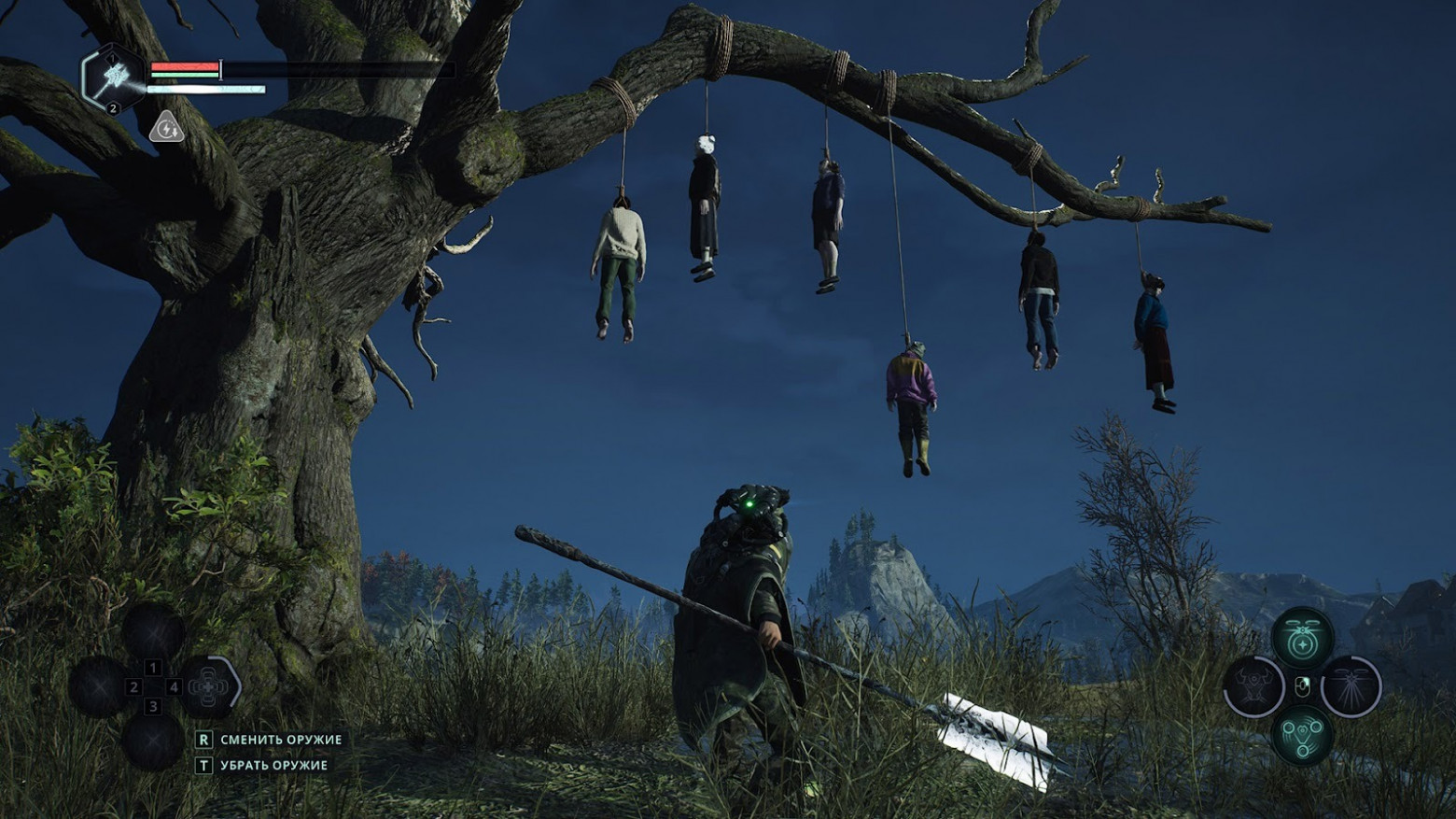Activate the drone casting light rays ability
The image size is (1456, 819).
coord(1351,687)
